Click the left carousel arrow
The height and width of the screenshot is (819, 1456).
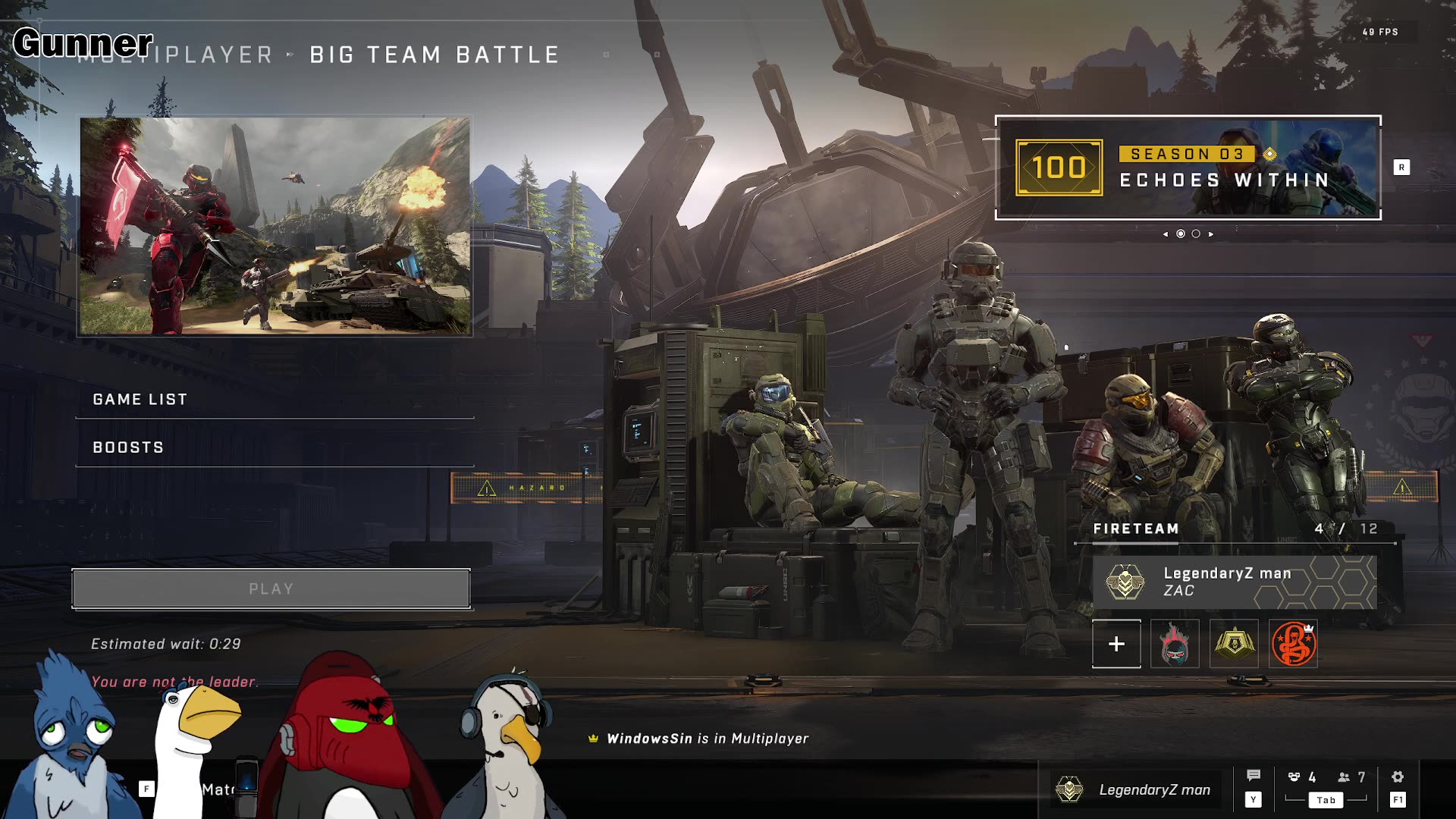click(1166, 234)
